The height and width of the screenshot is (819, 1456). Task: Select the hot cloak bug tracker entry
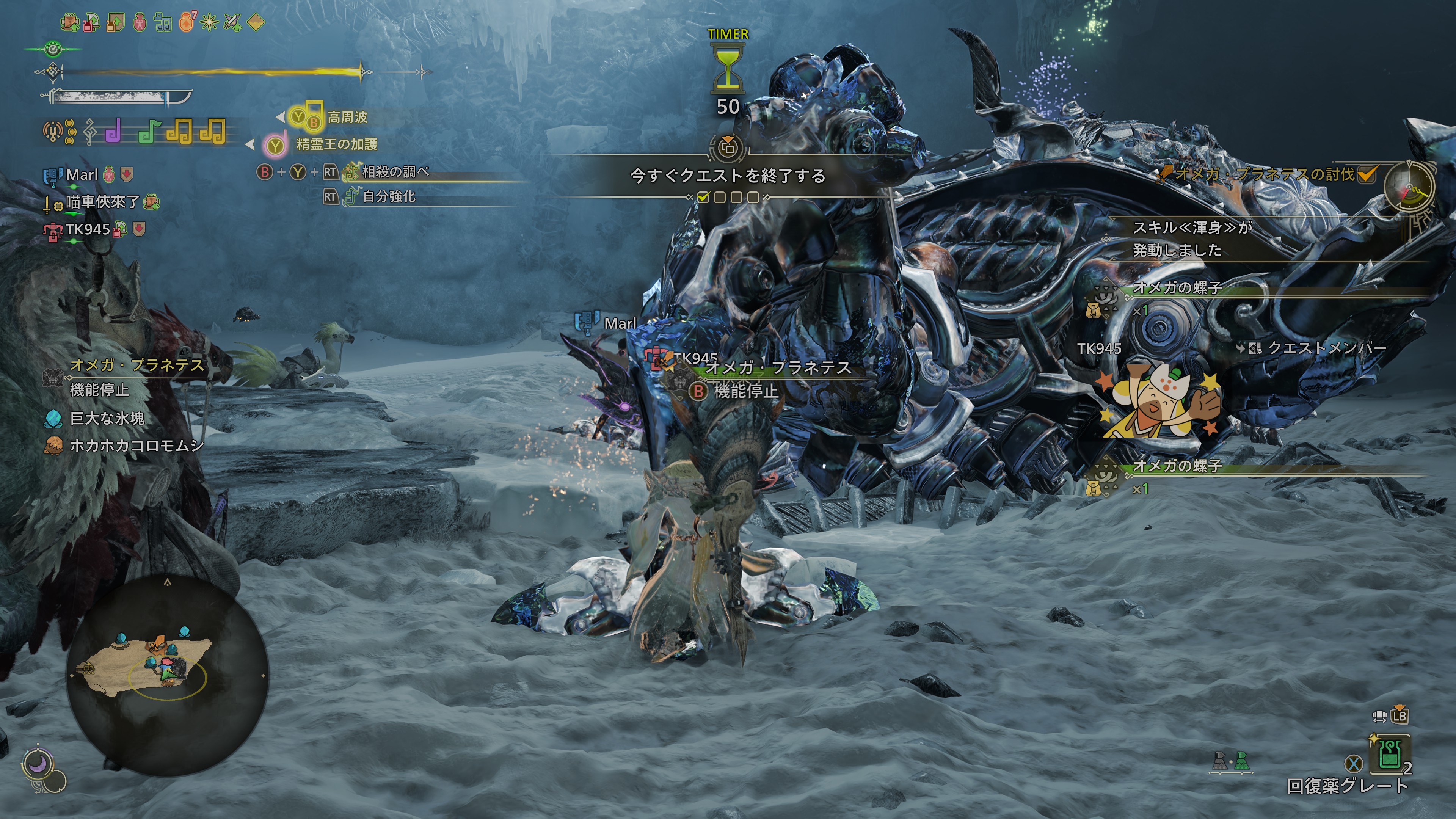[x=136, y=446]
